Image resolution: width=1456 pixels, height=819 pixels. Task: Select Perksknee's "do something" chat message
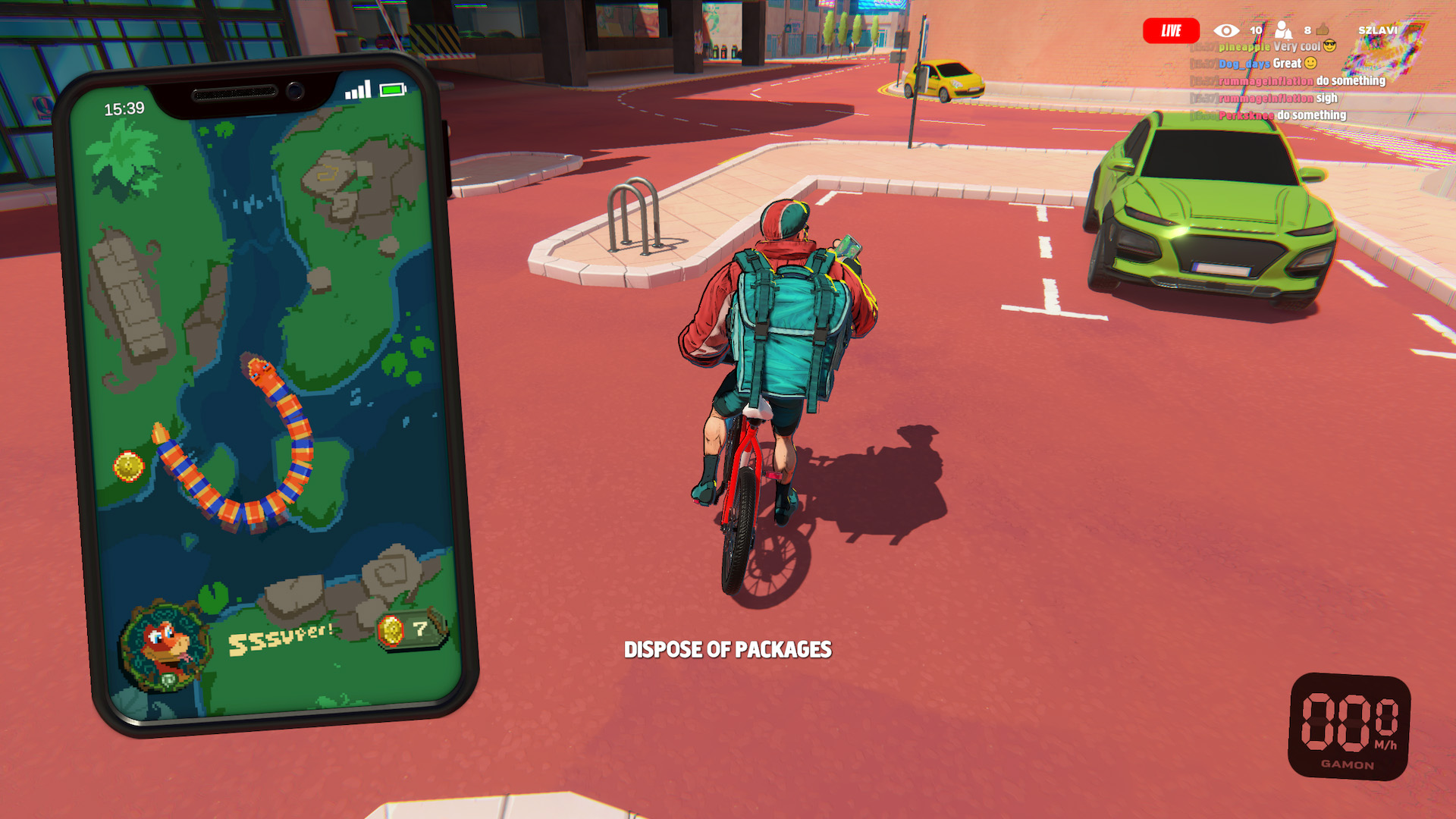click(1282, 115)
